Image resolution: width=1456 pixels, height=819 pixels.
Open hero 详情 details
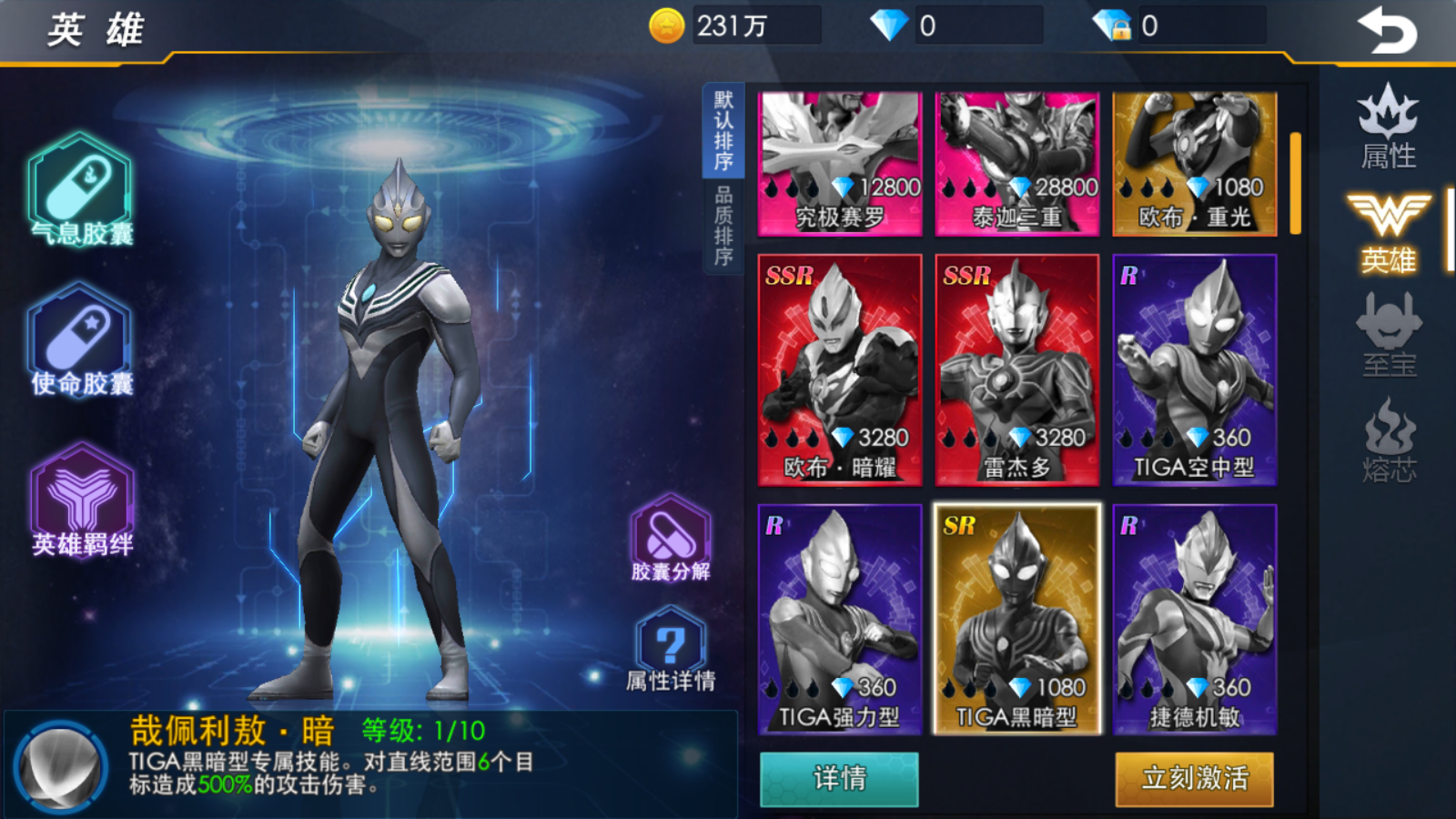pyautogui.click(x=839, y=779)
